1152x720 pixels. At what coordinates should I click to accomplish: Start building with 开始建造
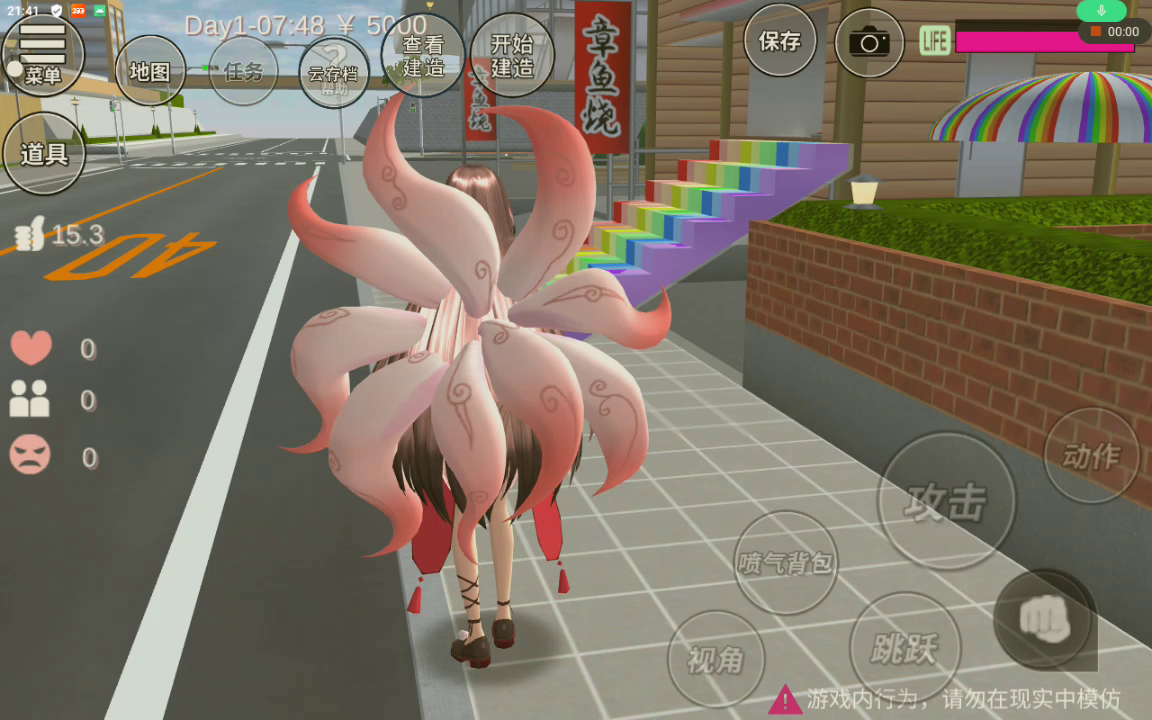tap(512, 56)
